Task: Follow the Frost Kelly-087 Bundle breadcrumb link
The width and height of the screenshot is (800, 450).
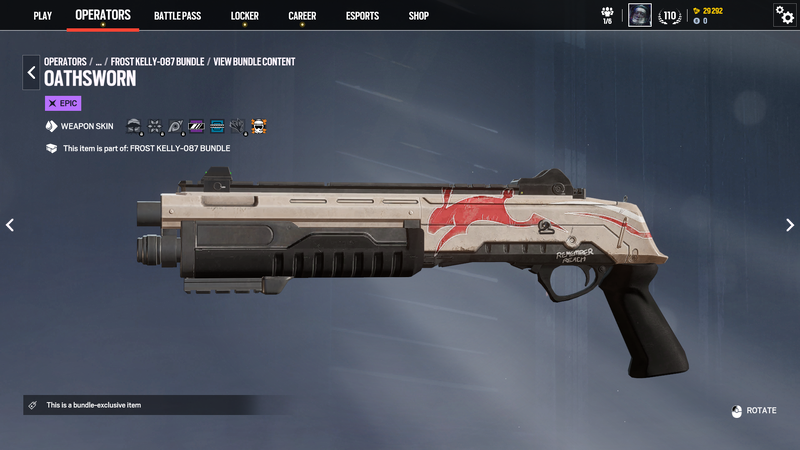Action: point(157,62)
